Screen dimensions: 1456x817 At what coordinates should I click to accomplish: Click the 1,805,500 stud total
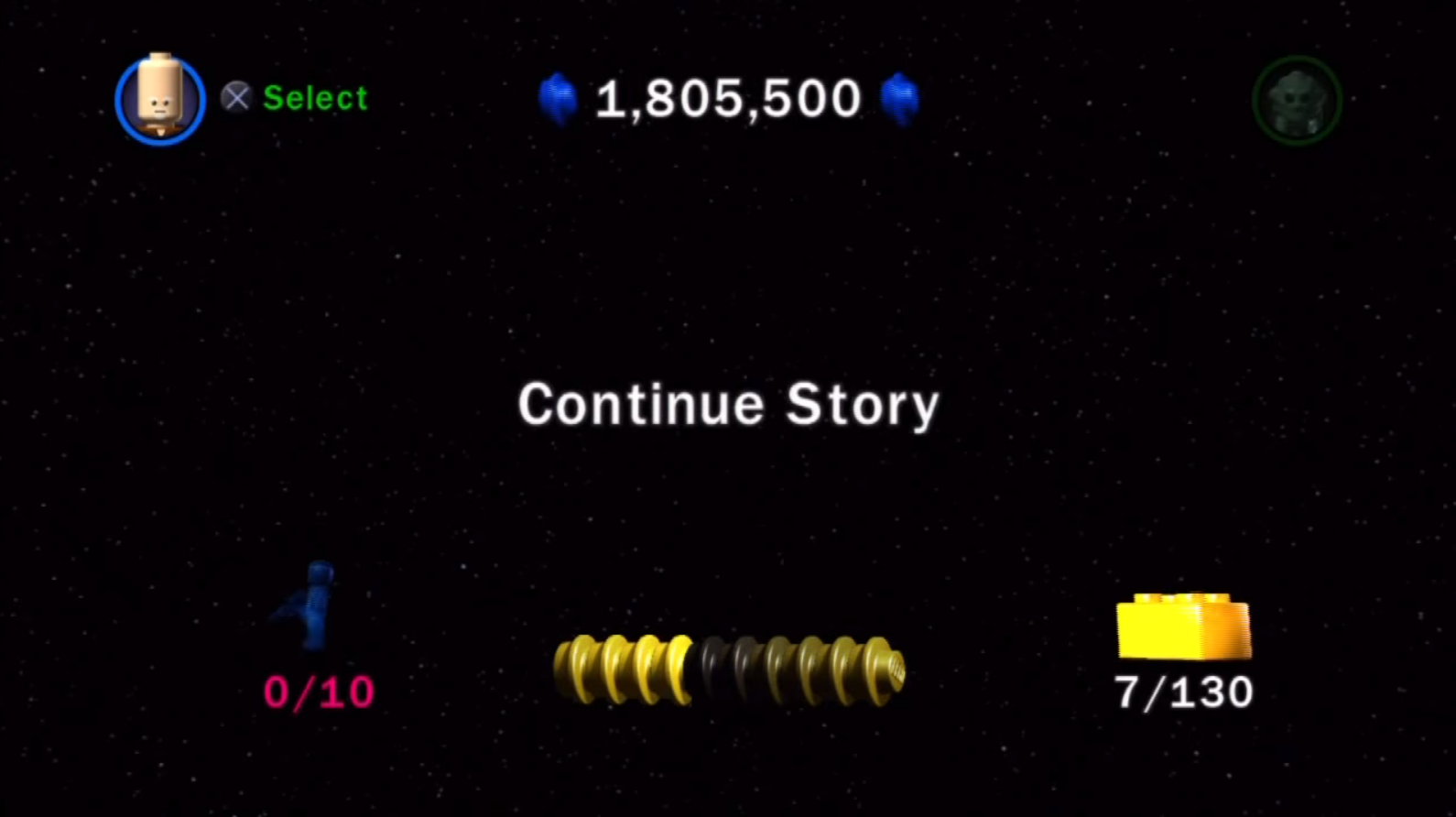[x=728, y=99]
